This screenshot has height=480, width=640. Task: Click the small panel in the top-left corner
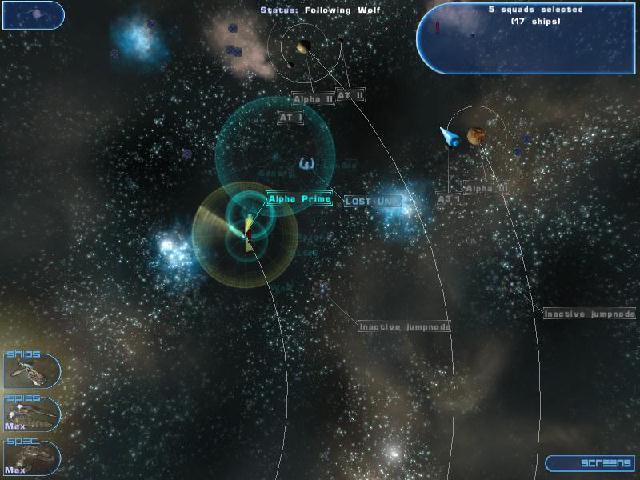pyautogui.click(x=32, y=15)
